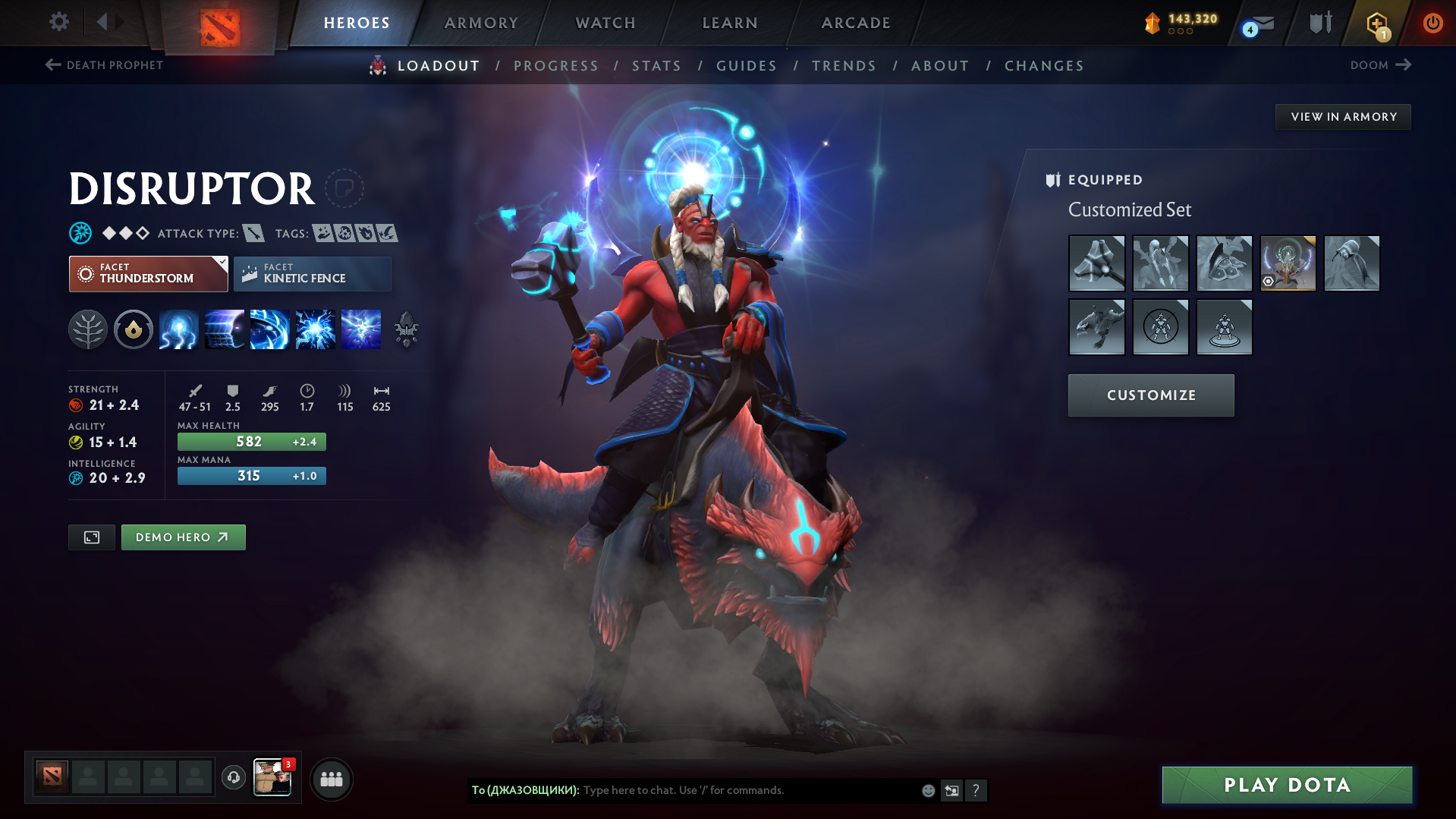Open the friends list icon
This screenshot has height=819, width=1456.
332,780
